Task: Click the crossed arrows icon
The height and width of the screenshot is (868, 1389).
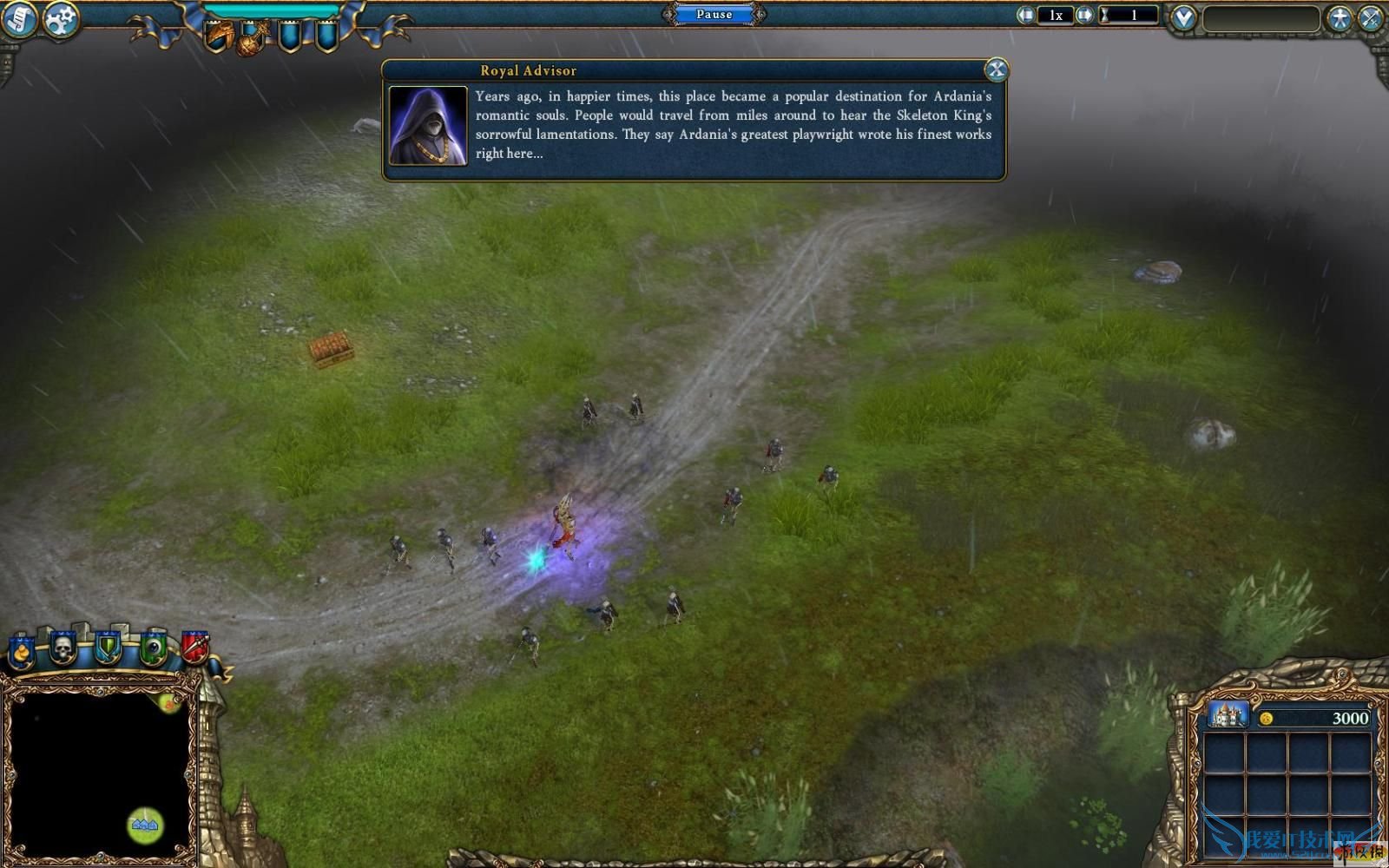Action: click(x=1371, y=18)
